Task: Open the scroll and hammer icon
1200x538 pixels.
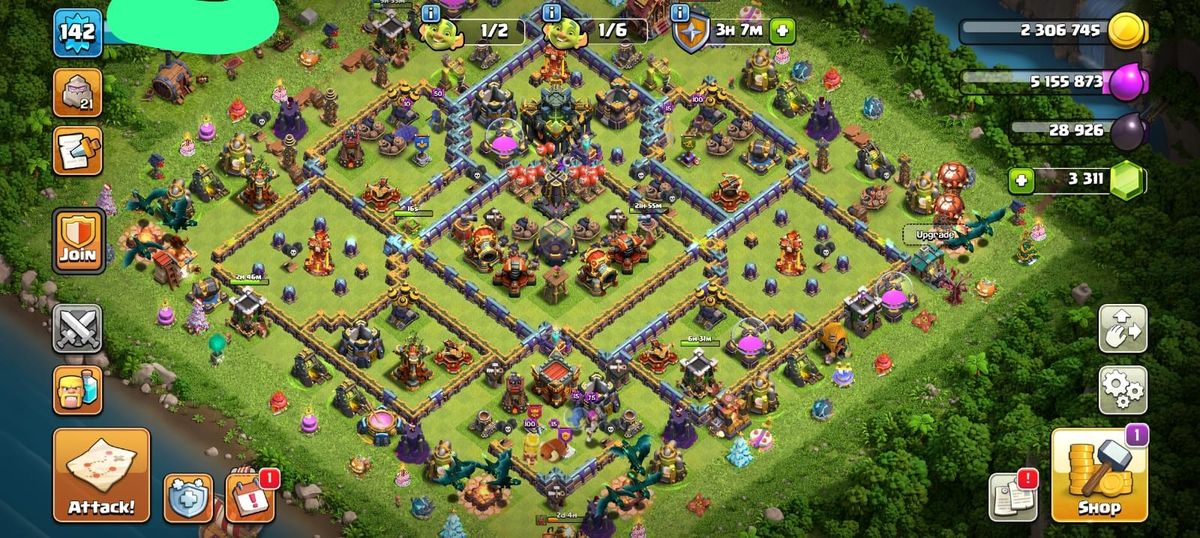Action: coord(77,151)
